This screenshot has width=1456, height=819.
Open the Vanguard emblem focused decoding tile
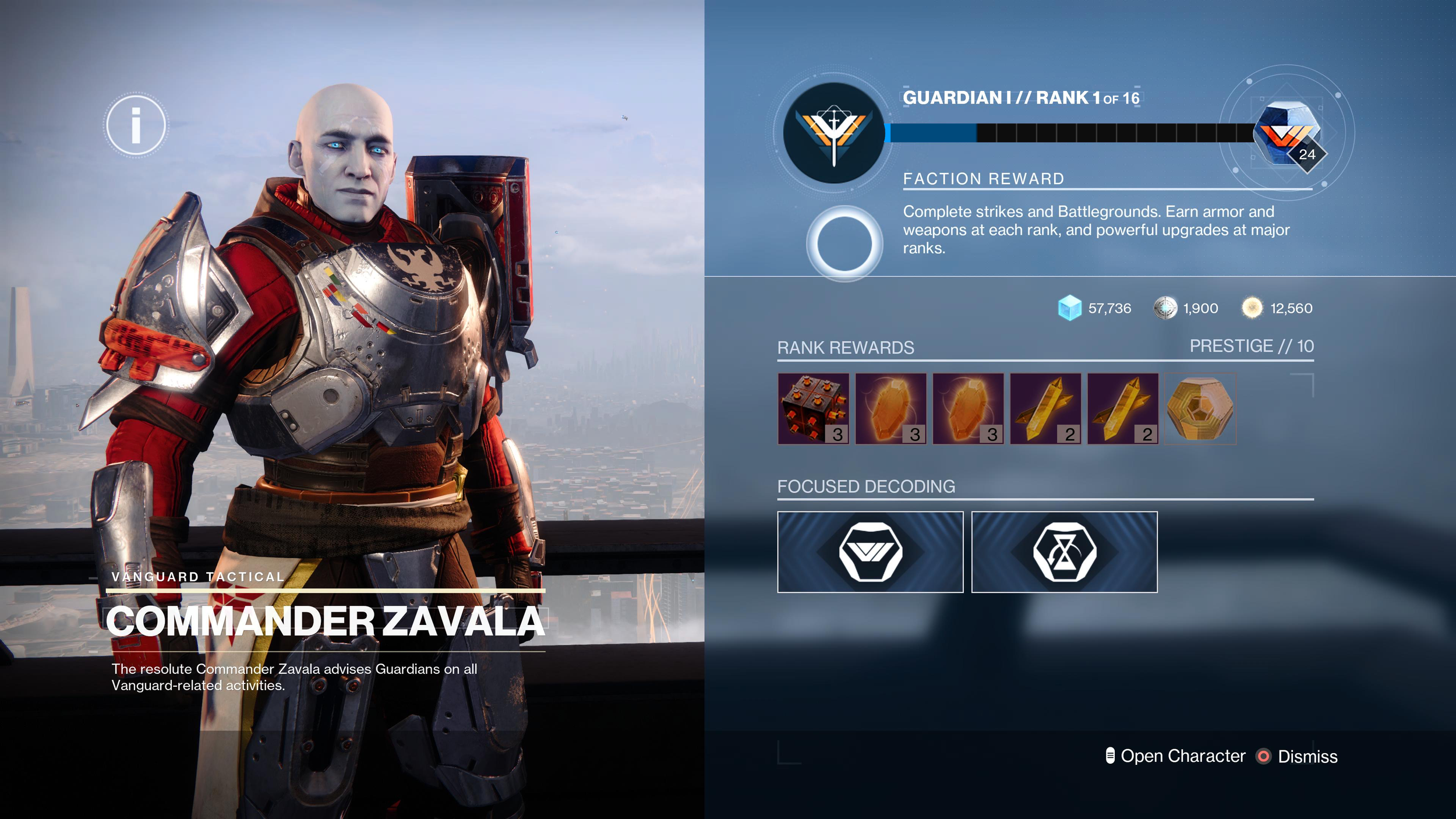870,552
